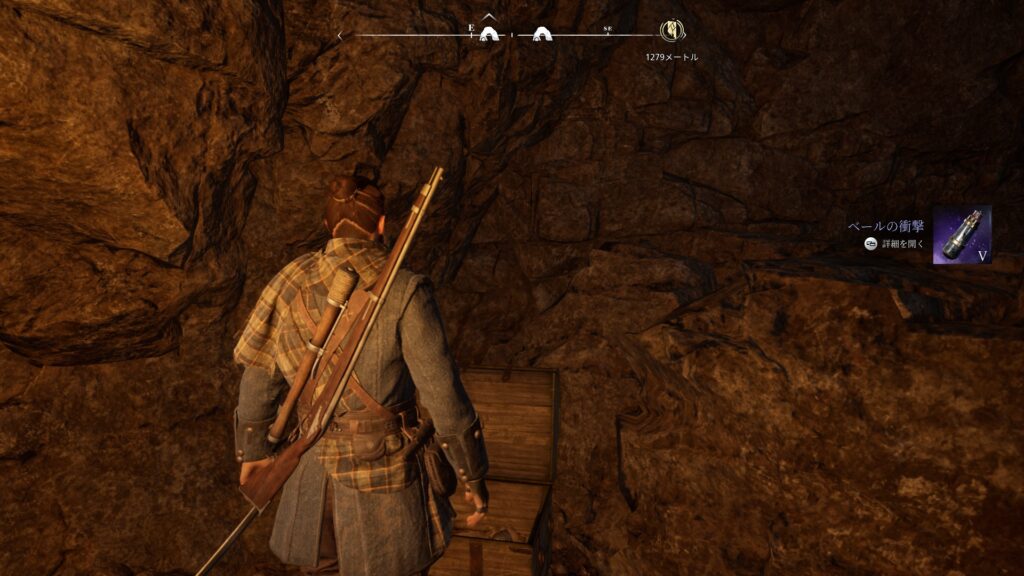Select the gold quest marker on the compass
Screen dimensions: 1024x576
671,32
